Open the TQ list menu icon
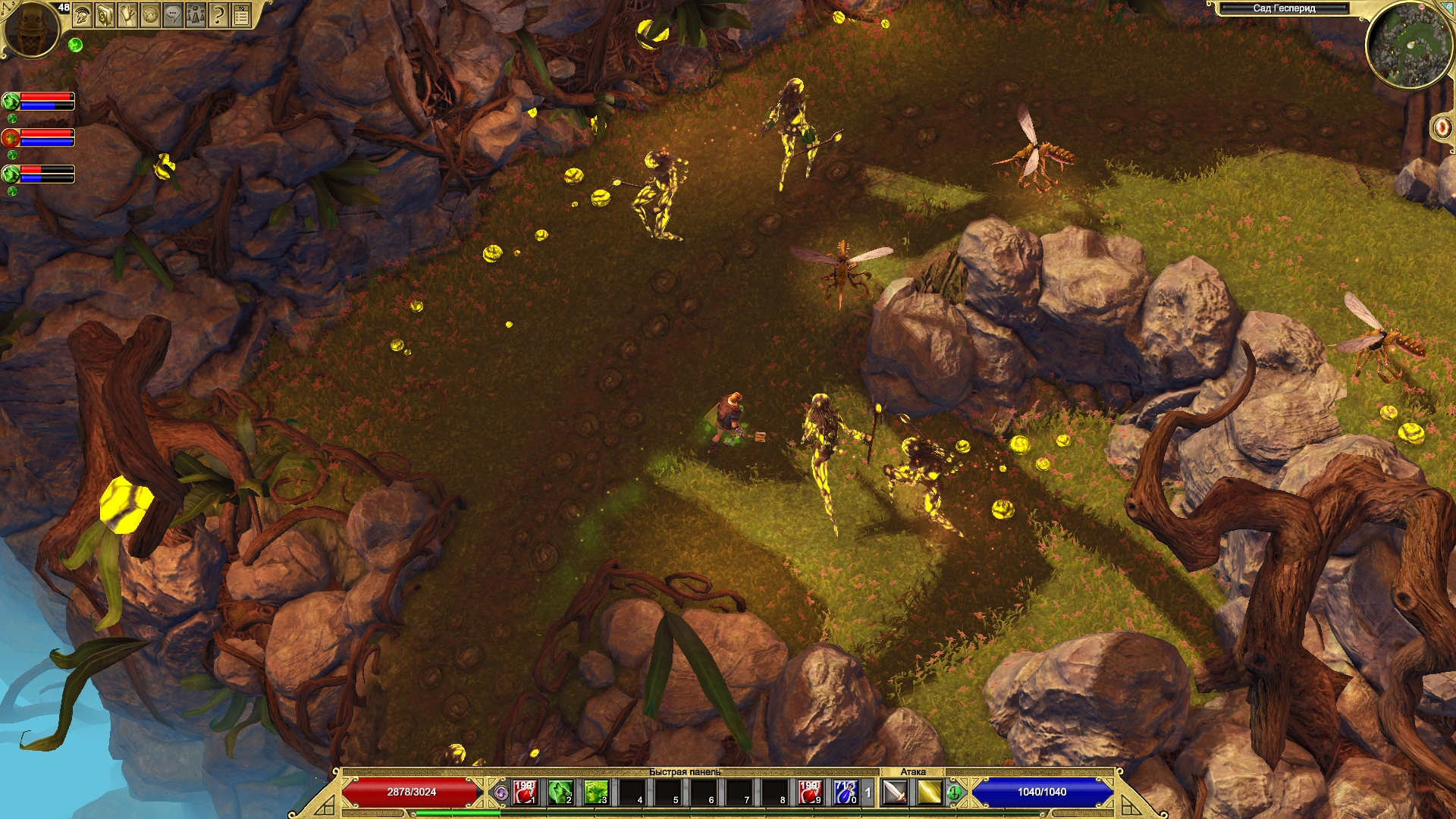 coord(241,15)
